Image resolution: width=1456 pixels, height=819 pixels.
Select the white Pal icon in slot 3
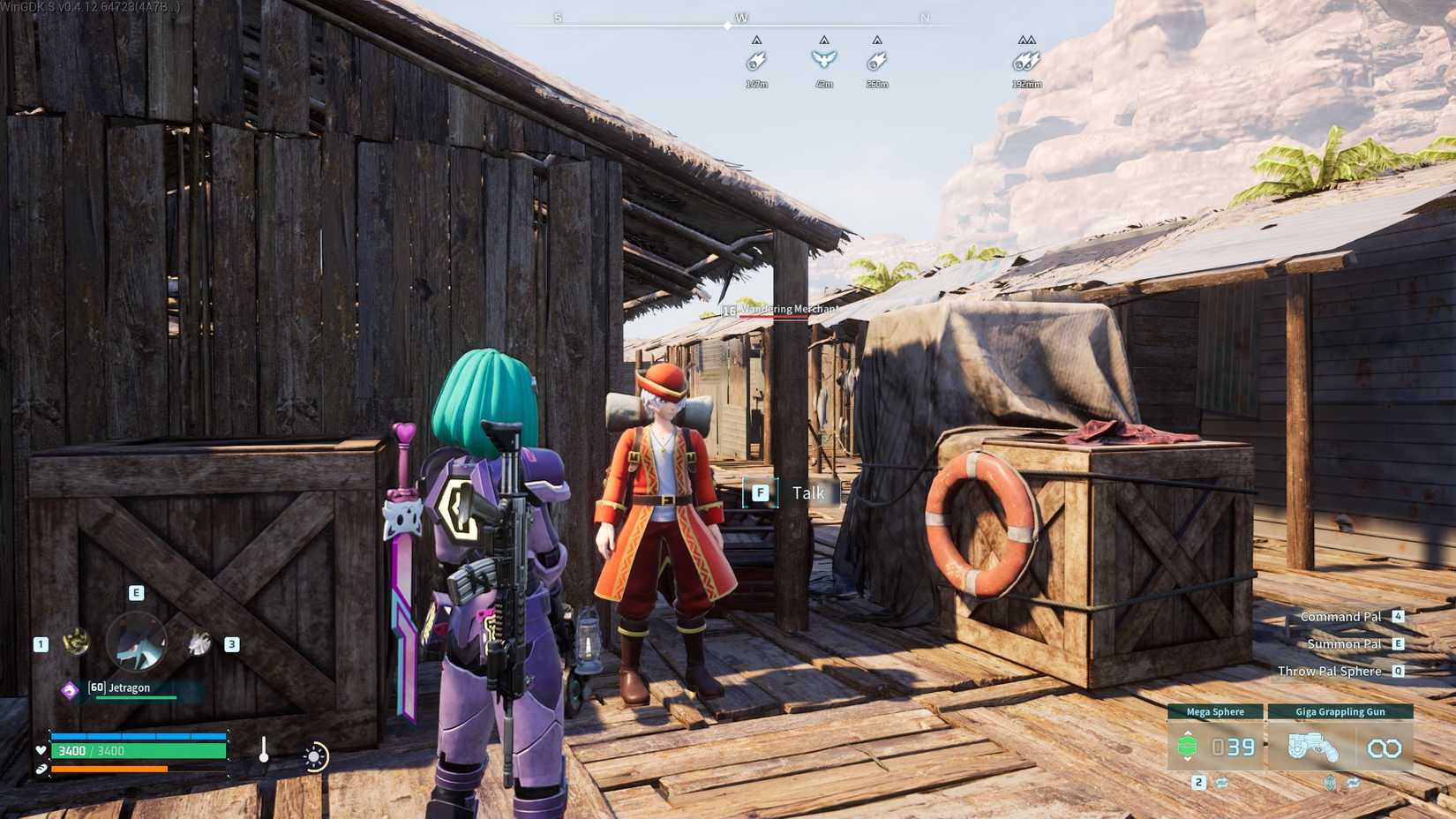[199, 643]
